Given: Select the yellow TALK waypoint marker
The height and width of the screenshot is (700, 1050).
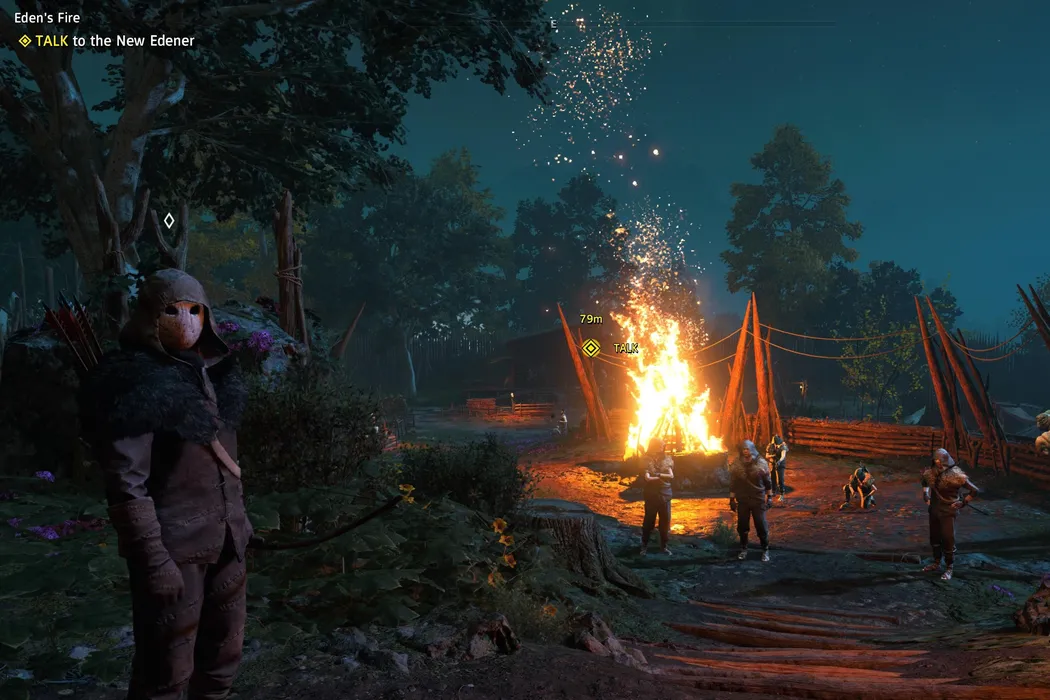Looking at the screenshot, I should click(591, 348).
